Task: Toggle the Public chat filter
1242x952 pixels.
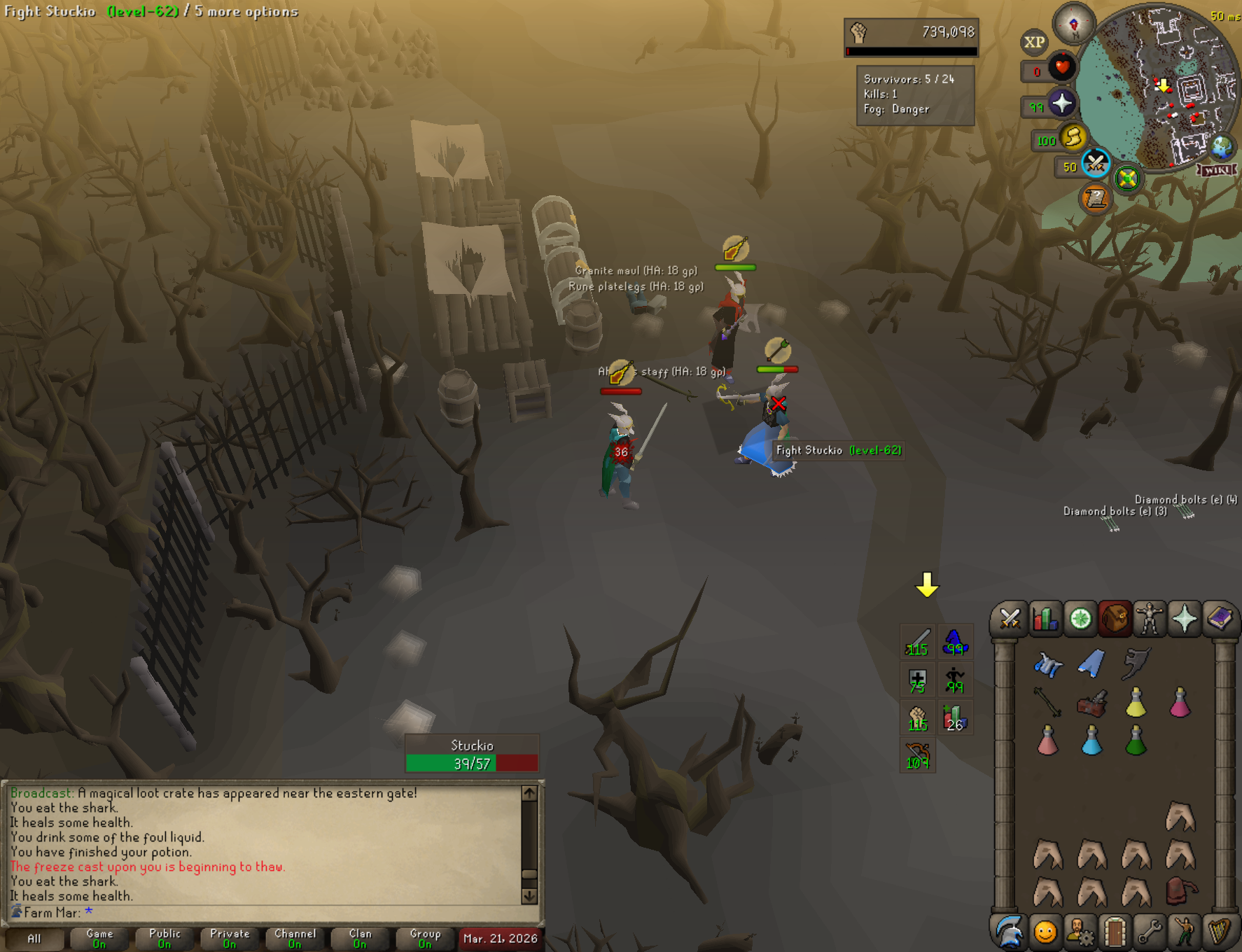Action: [165, 938]
